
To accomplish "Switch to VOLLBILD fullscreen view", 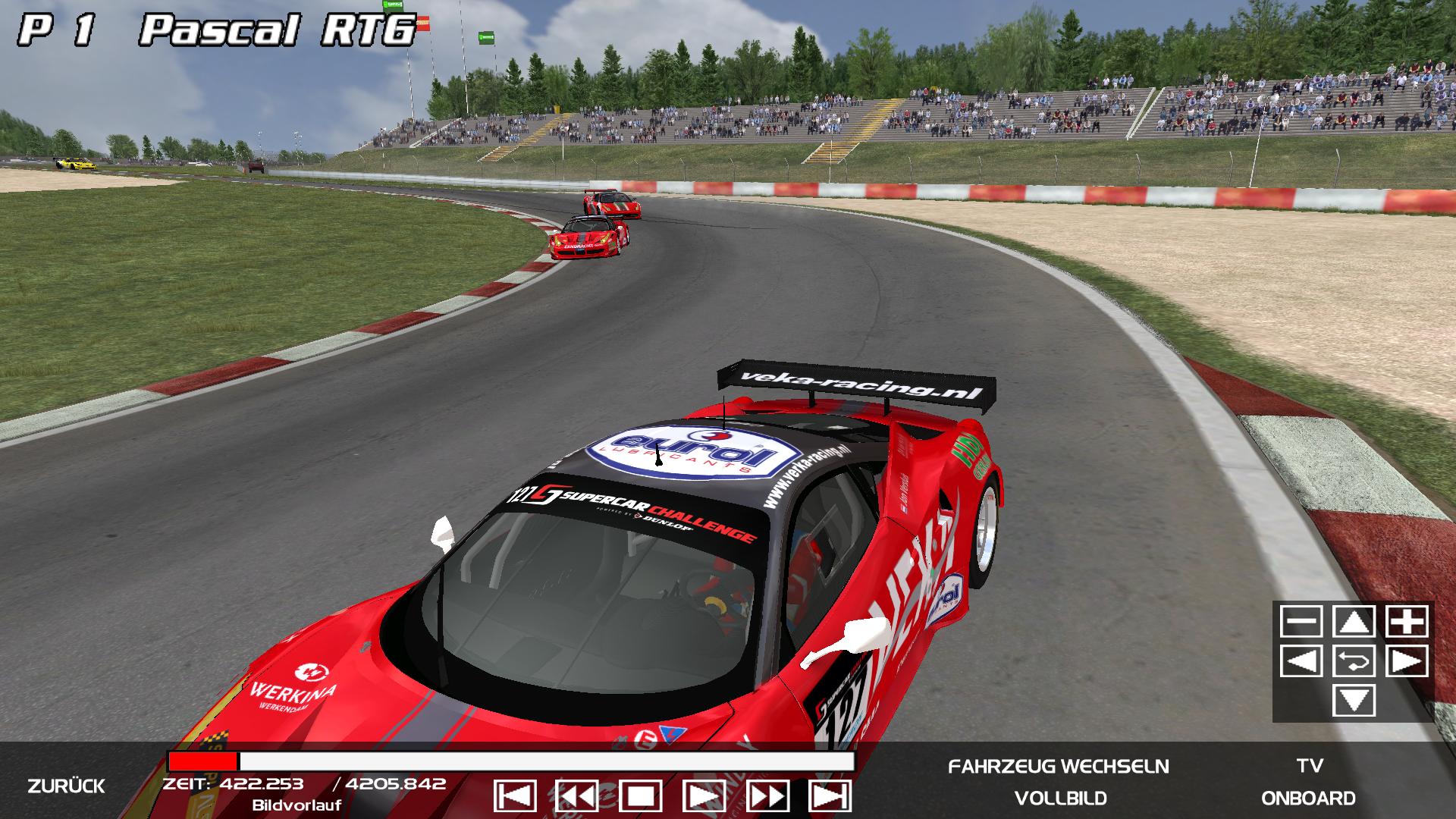I will pyautogui.click(x=1060, y=799).
